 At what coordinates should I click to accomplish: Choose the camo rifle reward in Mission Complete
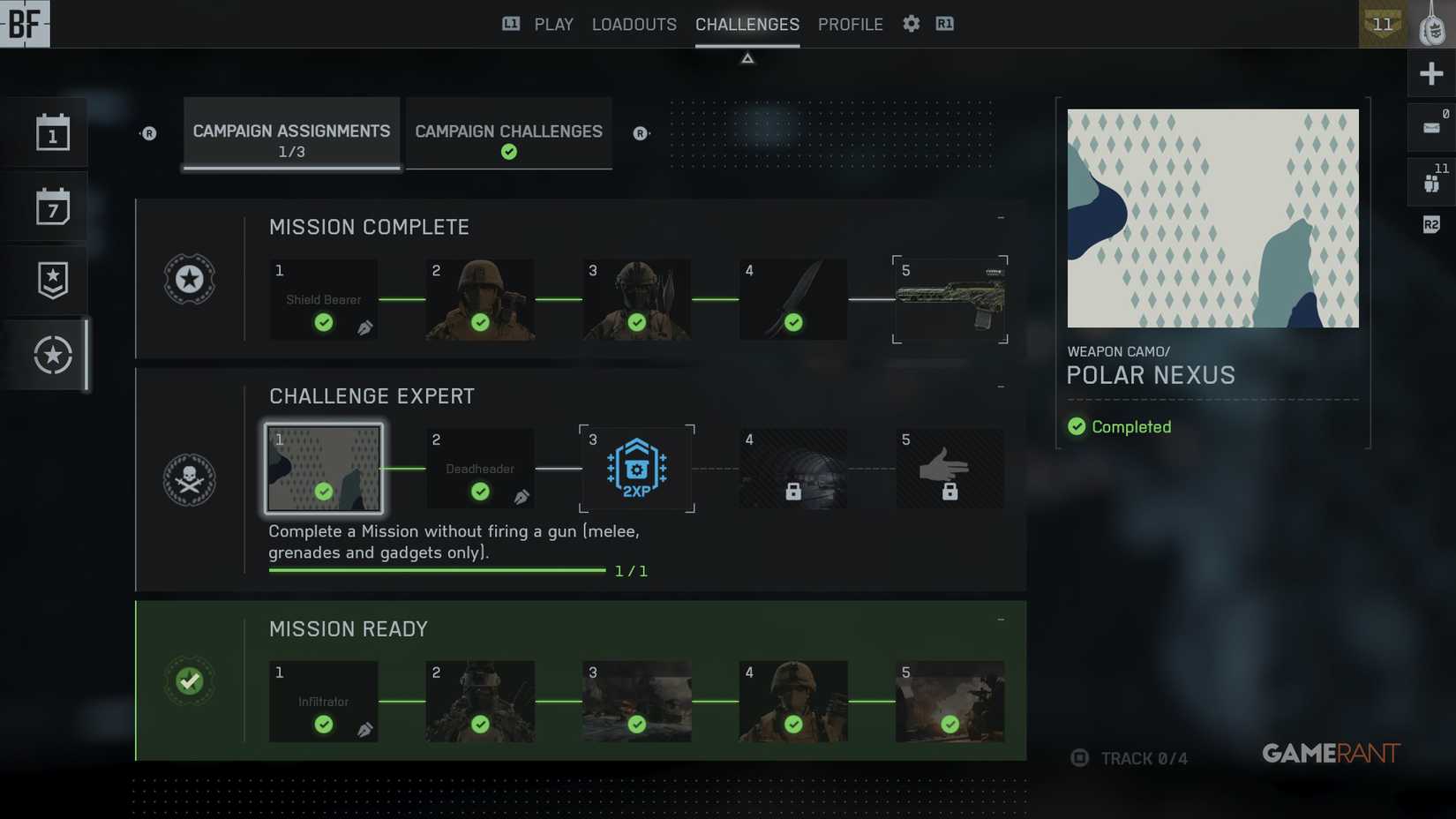click(x=949, y=300)
